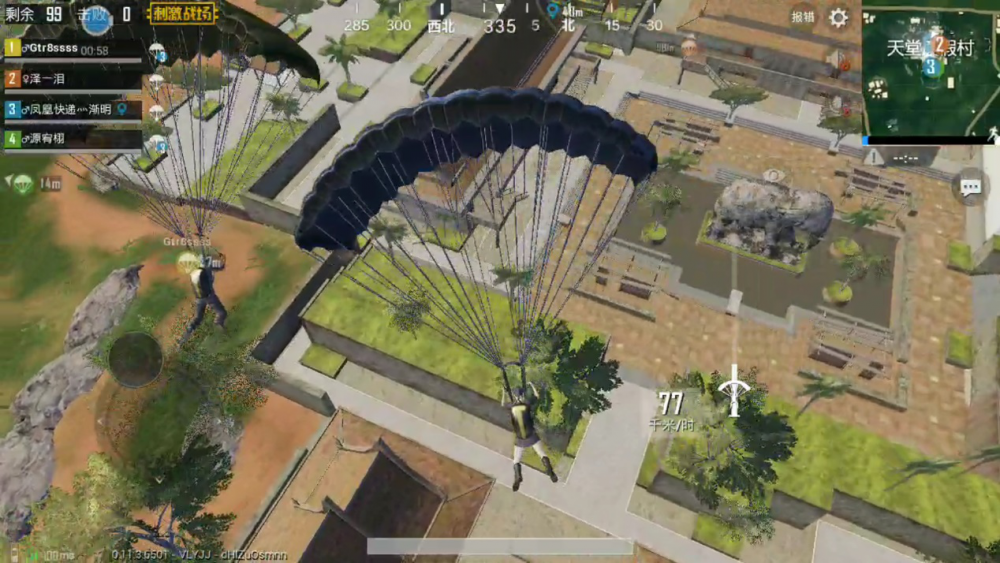The height and width of the screenshot is (563, 1000).
Task: Click the warning triangle icon below minimap
Action: click(x=874, y=157)
